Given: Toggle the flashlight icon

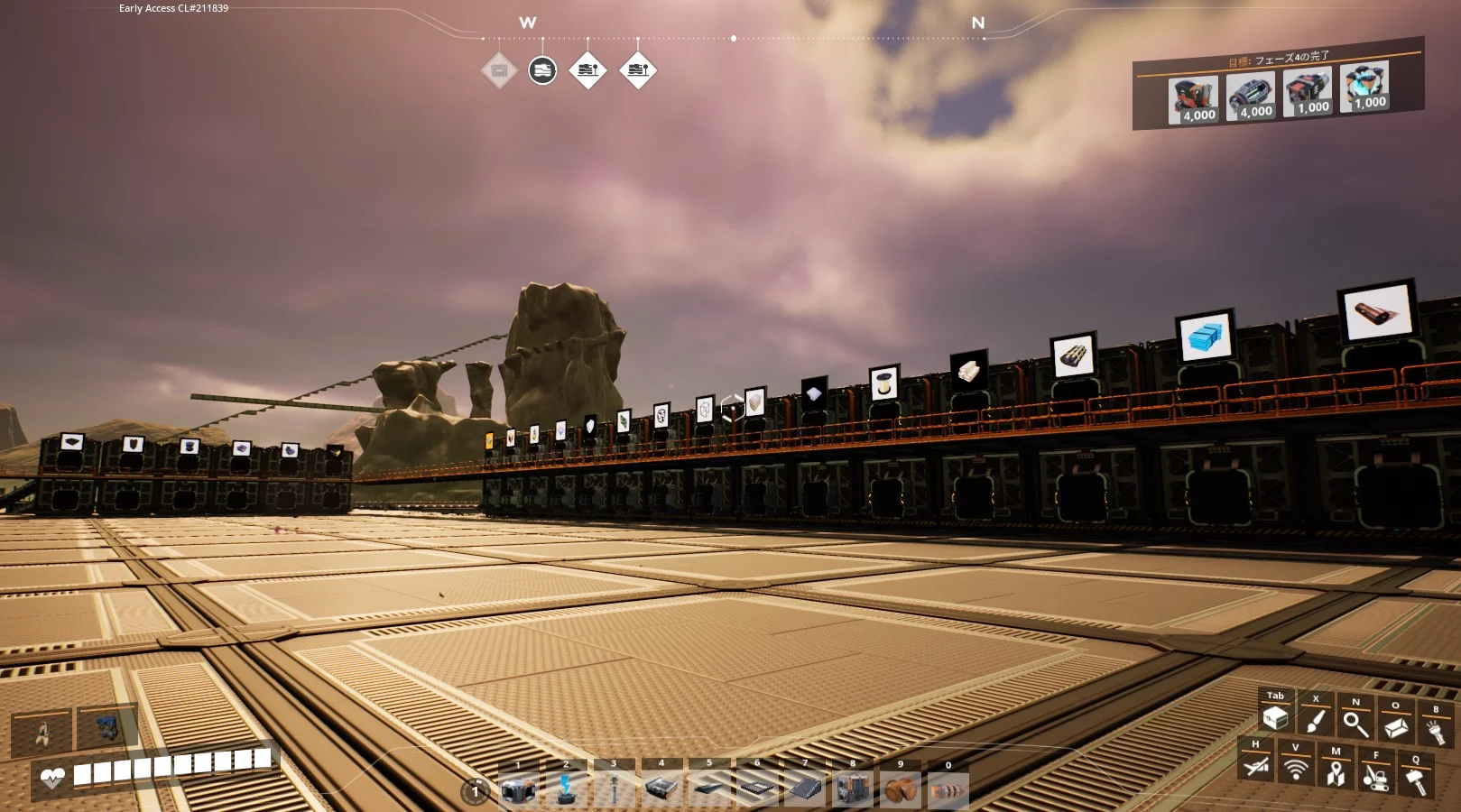Looking at the screenshot, I should coord(1435,729).
